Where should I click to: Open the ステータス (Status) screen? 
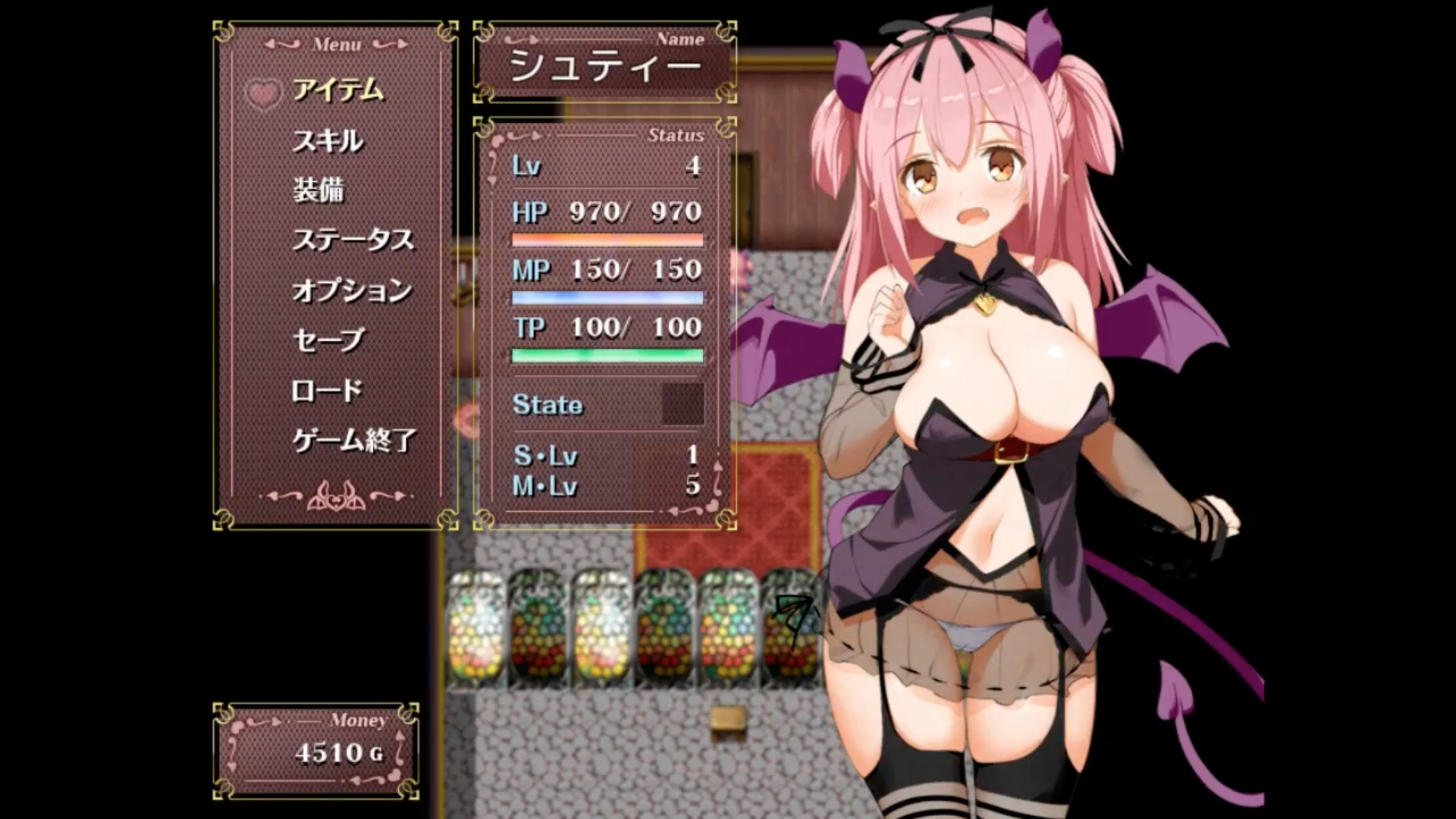(353, 240)
